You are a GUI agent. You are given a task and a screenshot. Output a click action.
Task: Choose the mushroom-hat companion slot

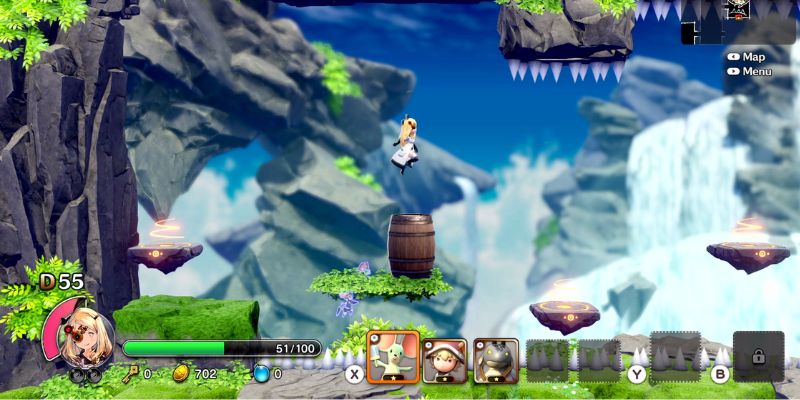[x=444, y=361]
